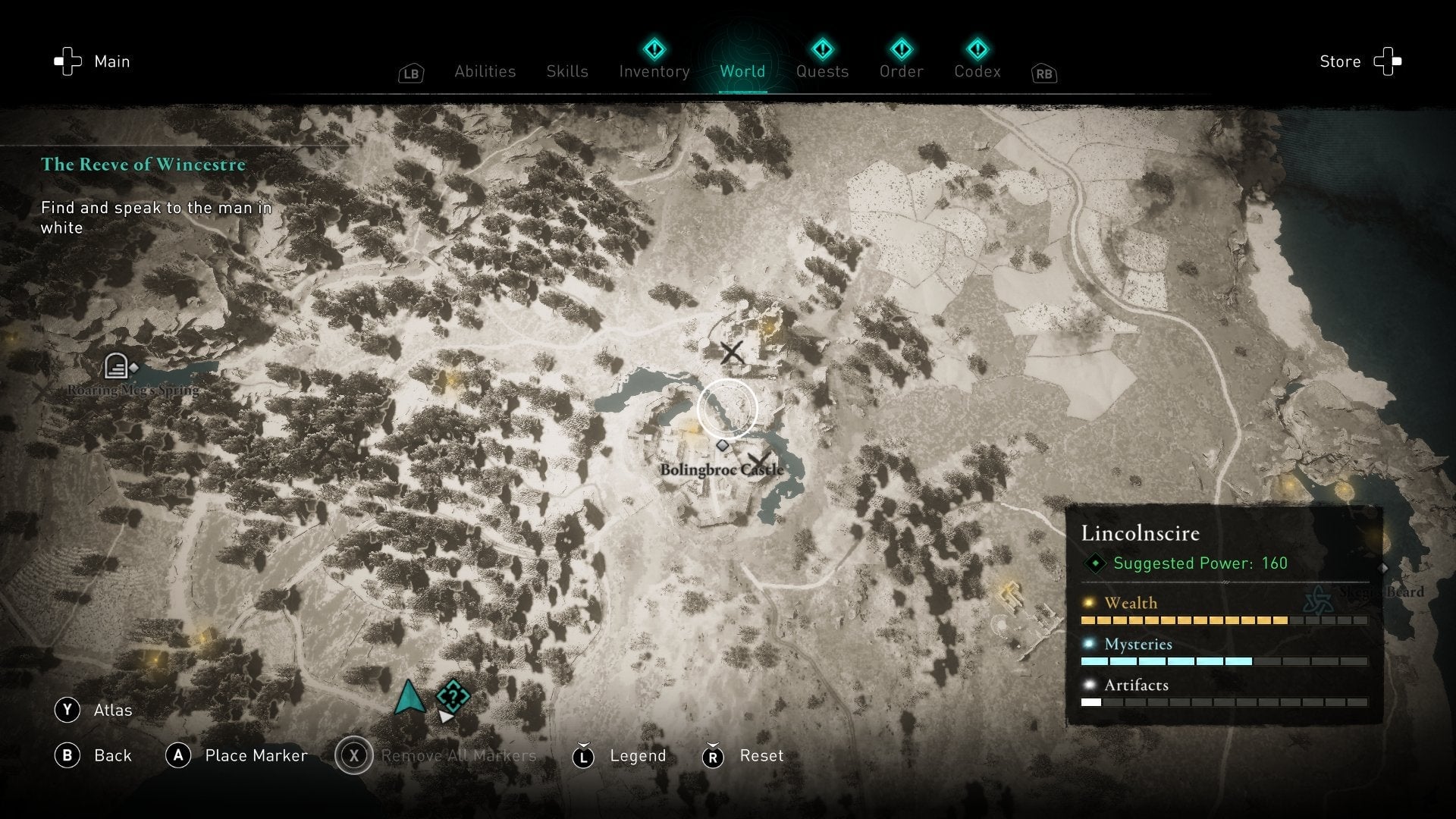This screenshot has width=1456, height=819.
Task: Show the Quests tab
Action: point(822,71)
